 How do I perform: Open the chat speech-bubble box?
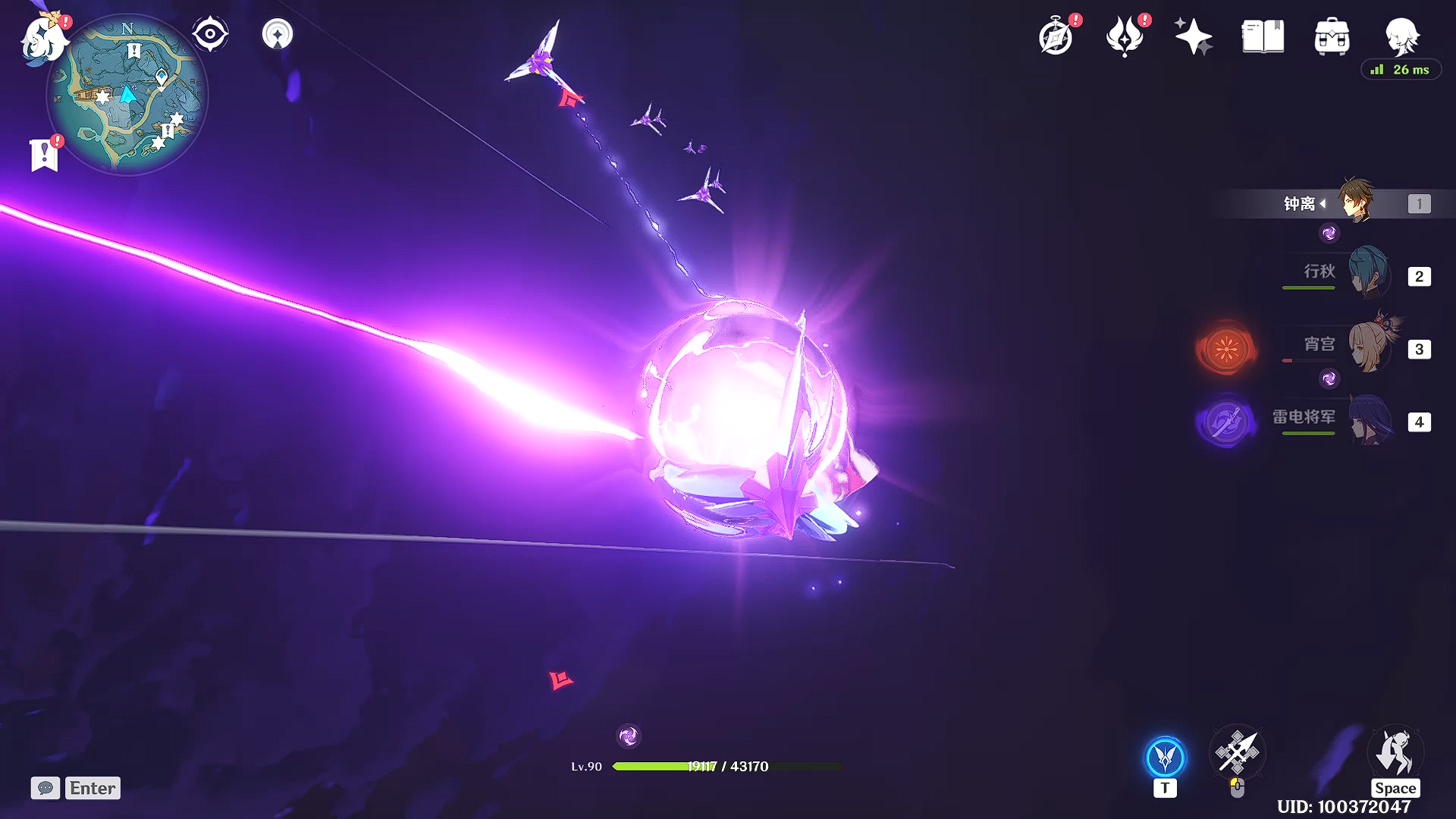(x=45, y=788)
